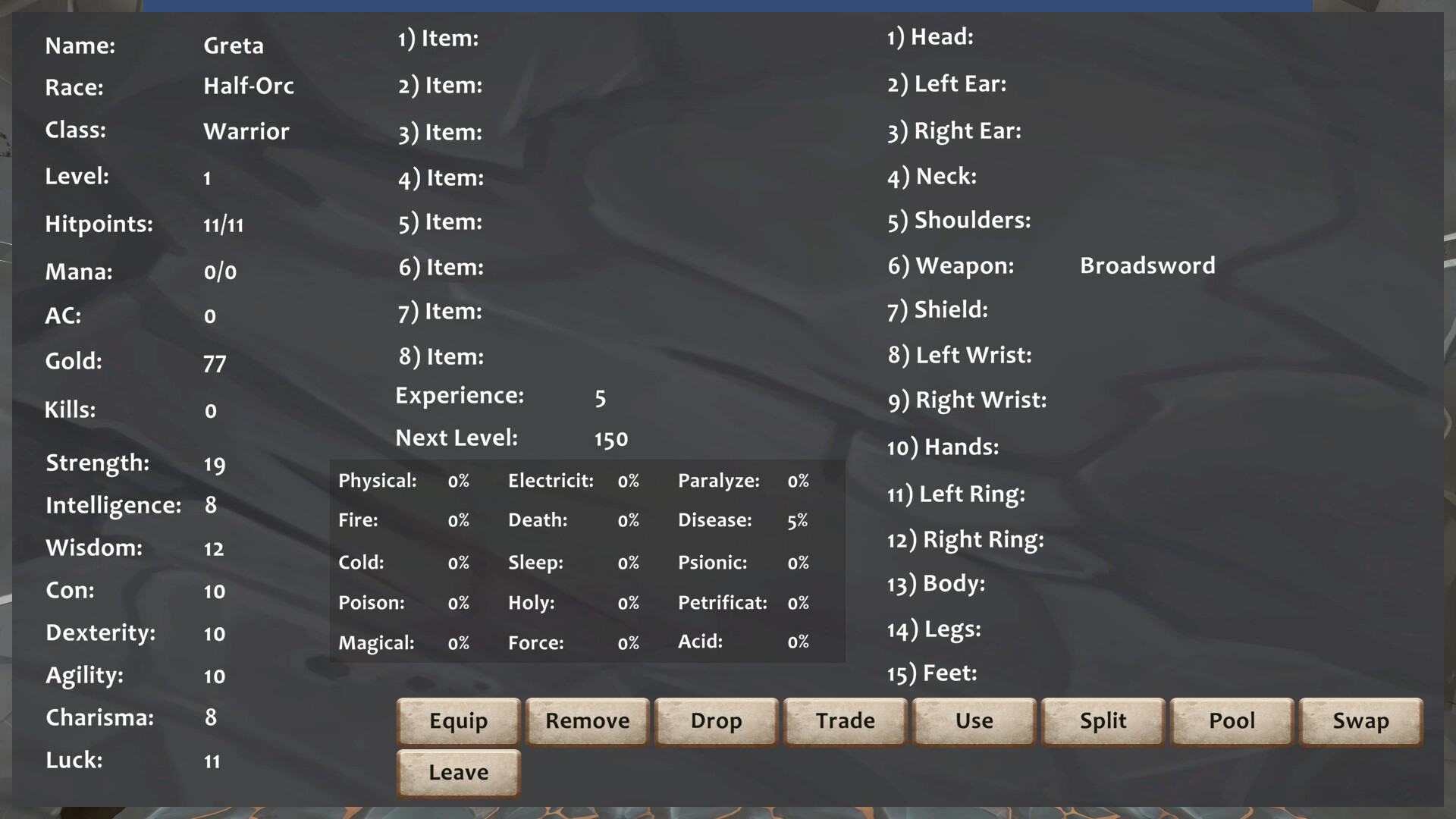The image size is (1456, 819).
Task: Click the Swap button
Action: click(1360, 721)
